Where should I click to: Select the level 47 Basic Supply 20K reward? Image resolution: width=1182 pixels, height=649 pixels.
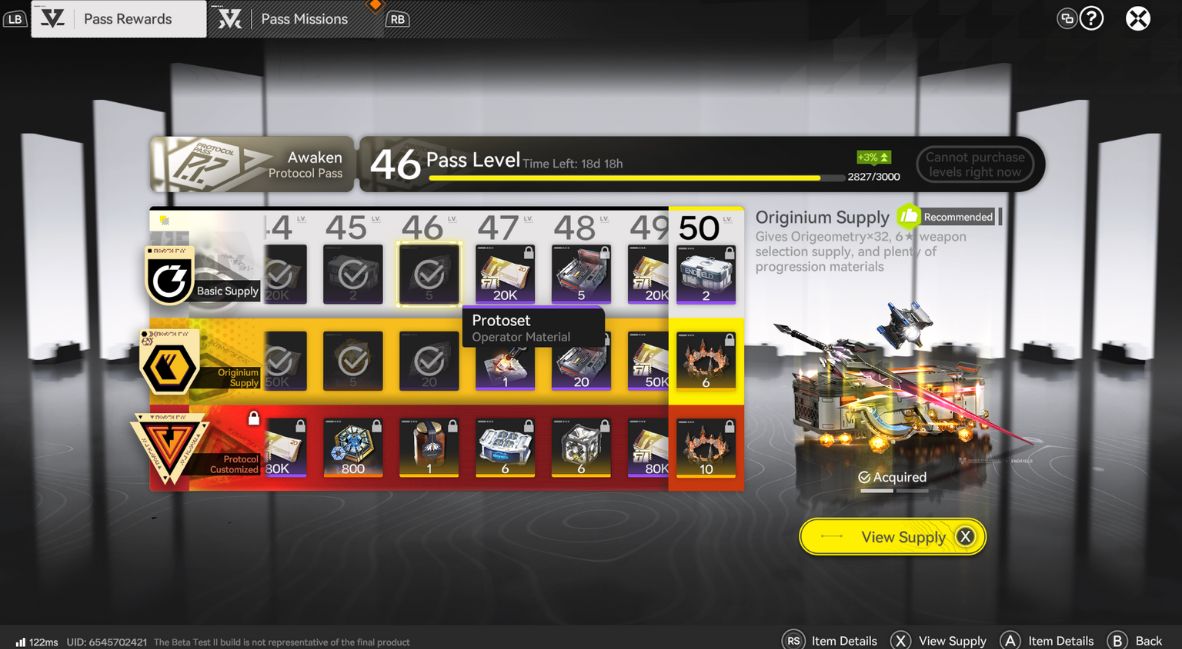point(505,274)
